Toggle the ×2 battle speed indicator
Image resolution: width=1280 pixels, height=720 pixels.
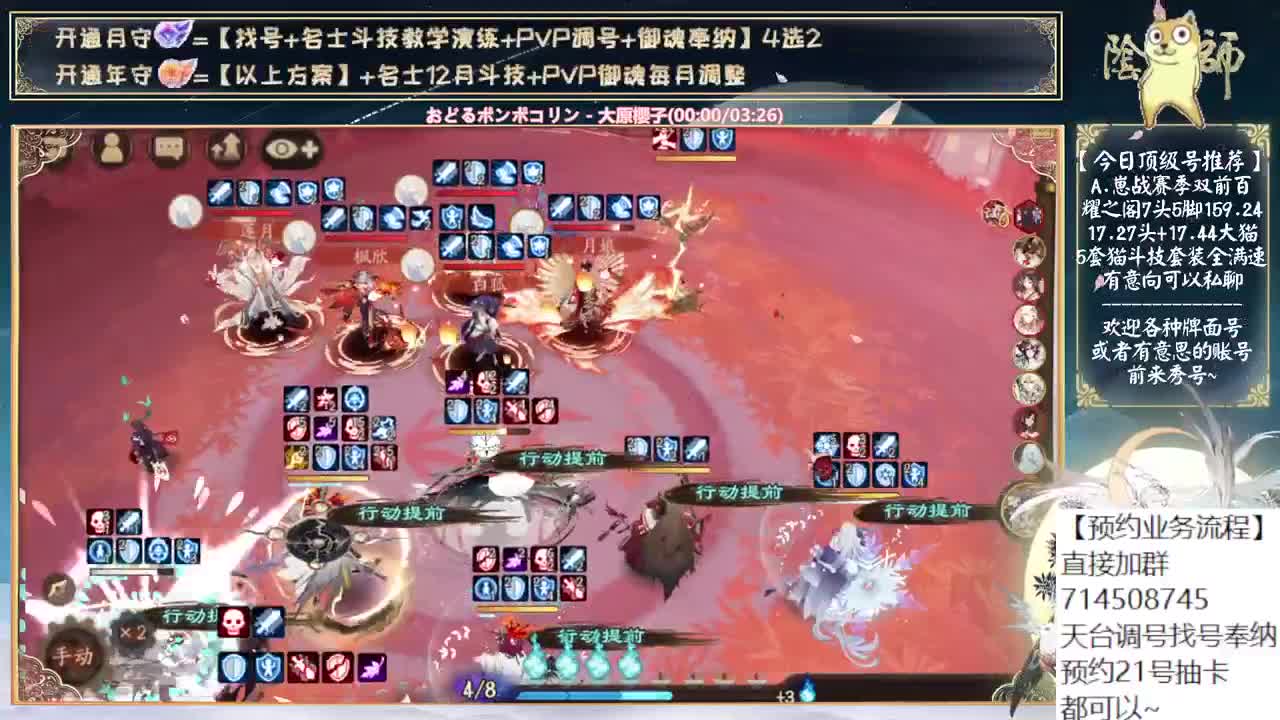[132, 632]
